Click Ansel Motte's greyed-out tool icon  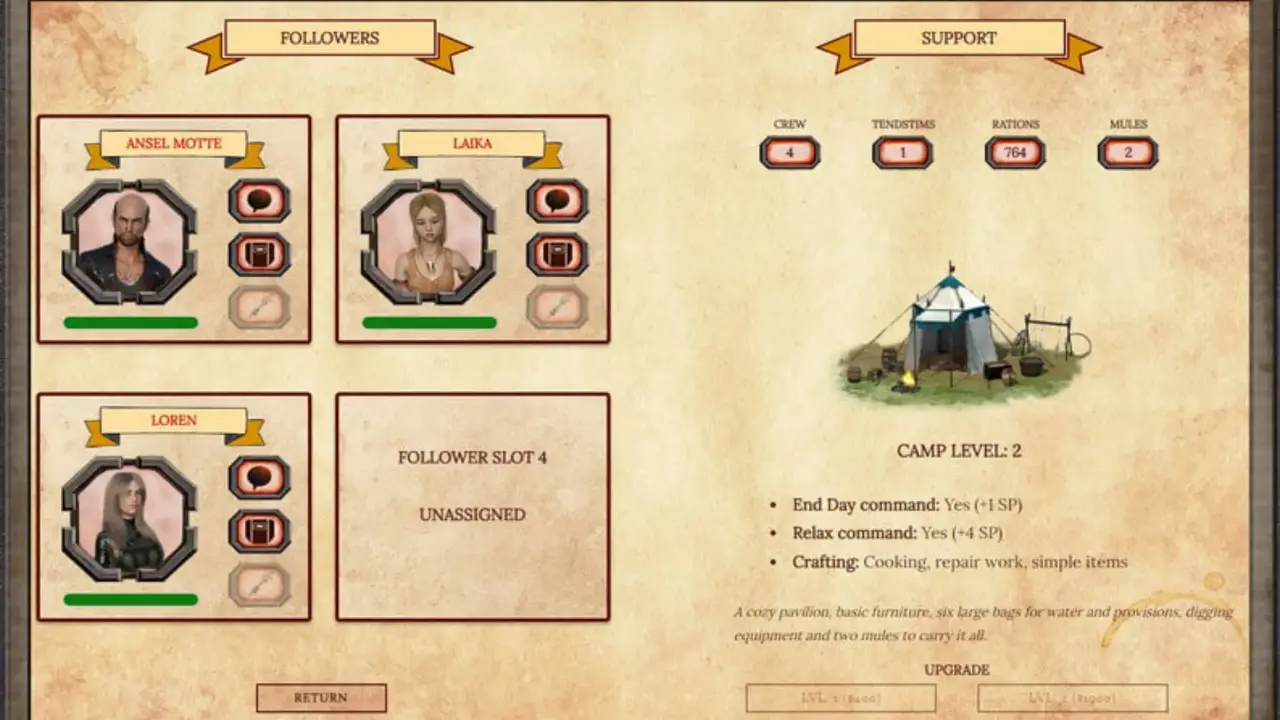point(259,307)
